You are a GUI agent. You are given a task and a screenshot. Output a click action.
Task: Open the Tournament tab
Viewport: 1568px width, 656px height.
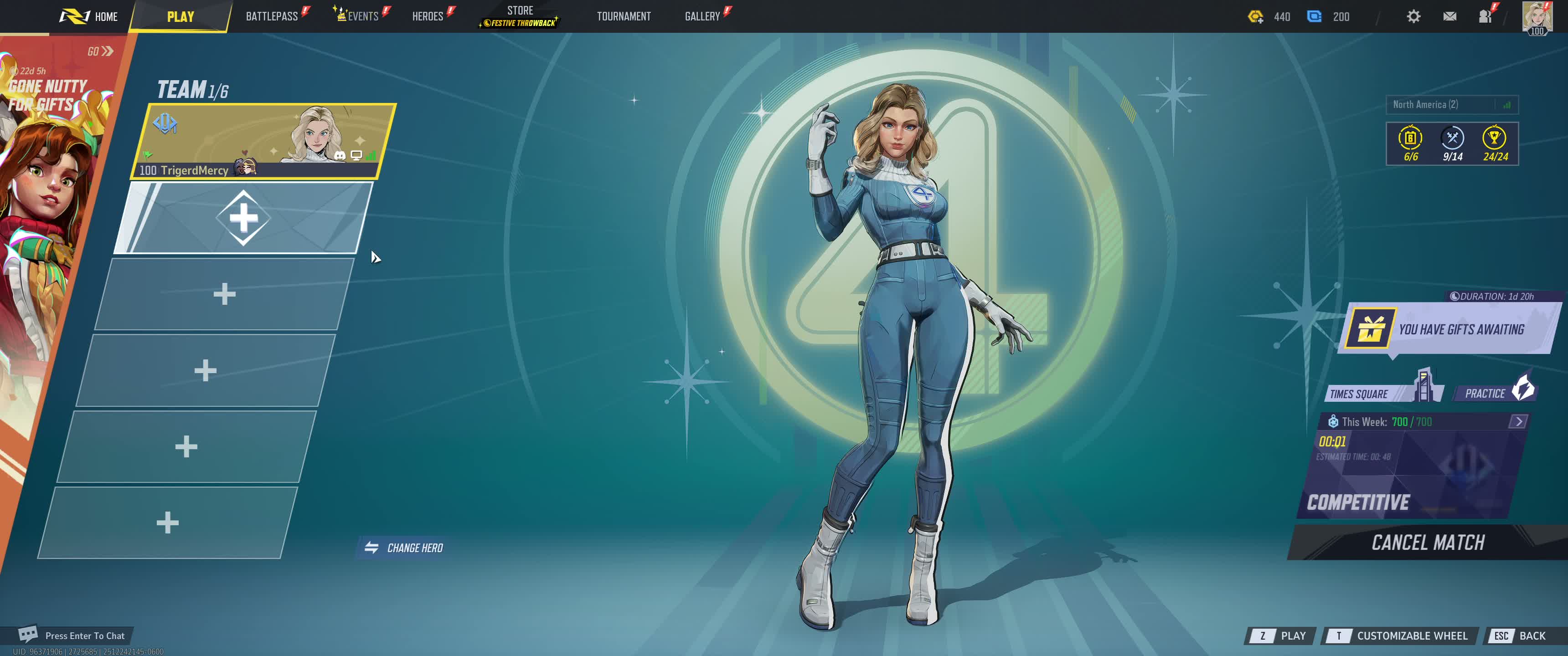(623, 16)
